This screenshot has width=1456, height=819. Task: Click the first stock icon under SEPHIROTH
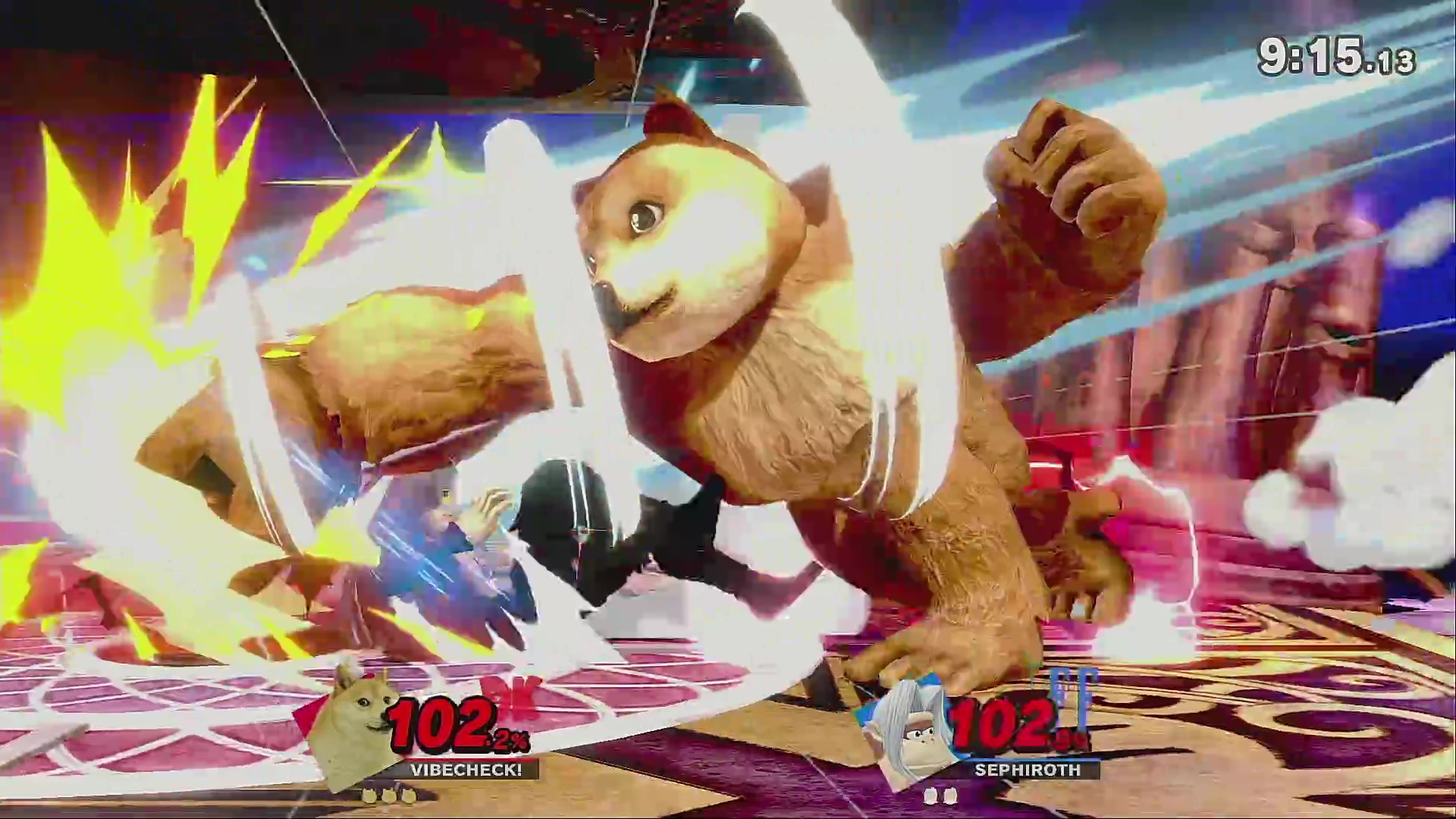point(932,797)
